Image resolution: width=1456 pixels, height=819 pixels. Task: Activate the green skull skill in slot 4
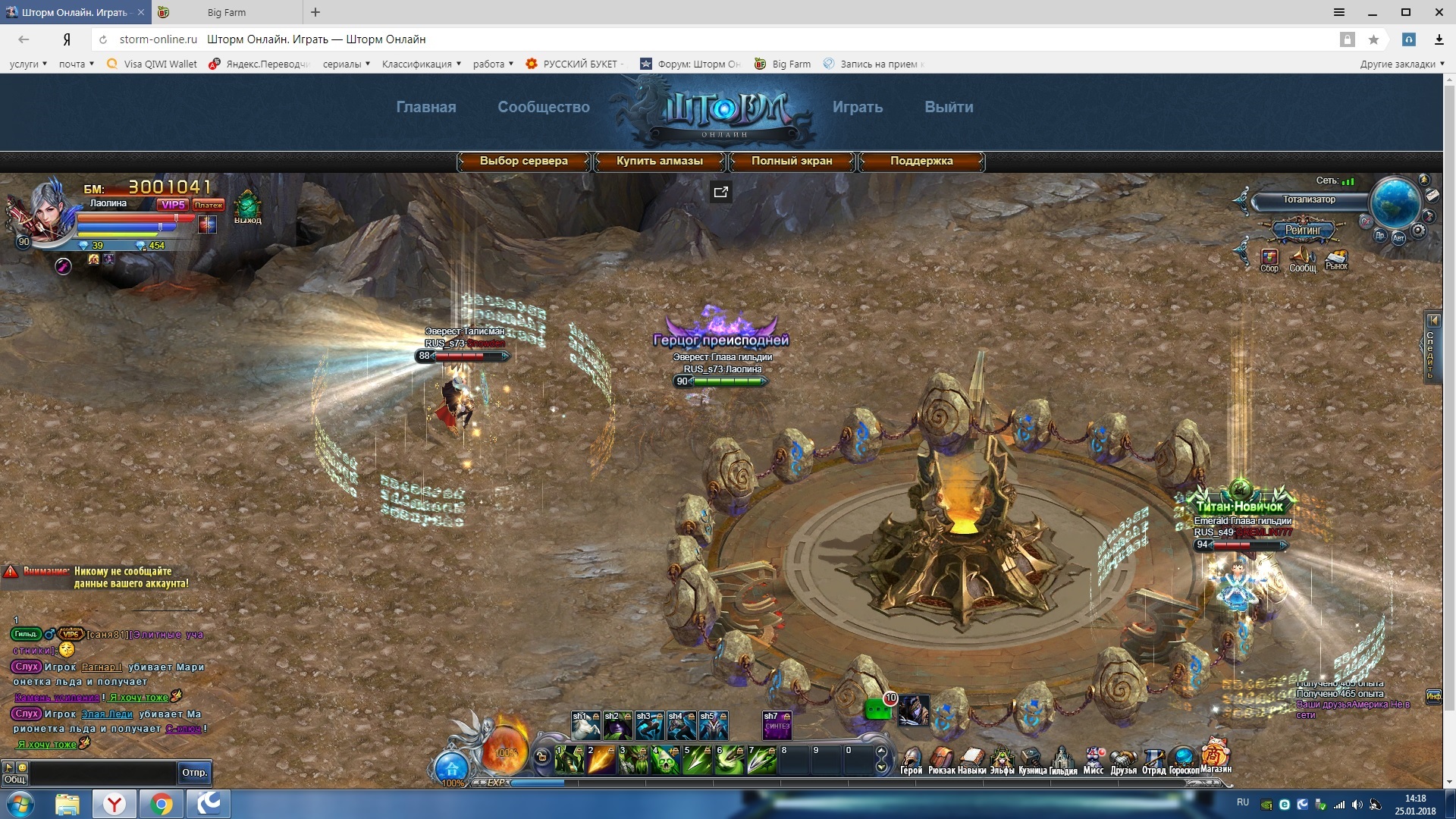click(665, 761)
